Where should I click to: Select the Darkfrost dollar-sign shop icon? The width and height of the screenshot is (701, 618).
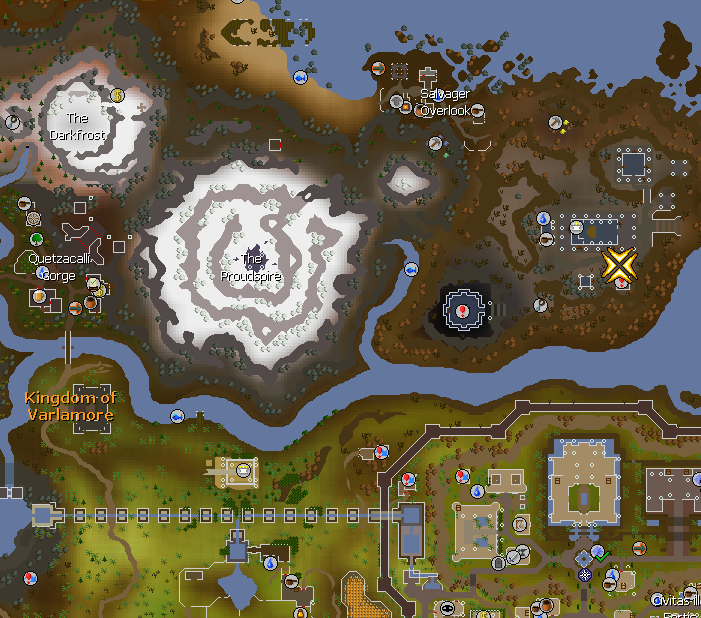coord(117,96)
